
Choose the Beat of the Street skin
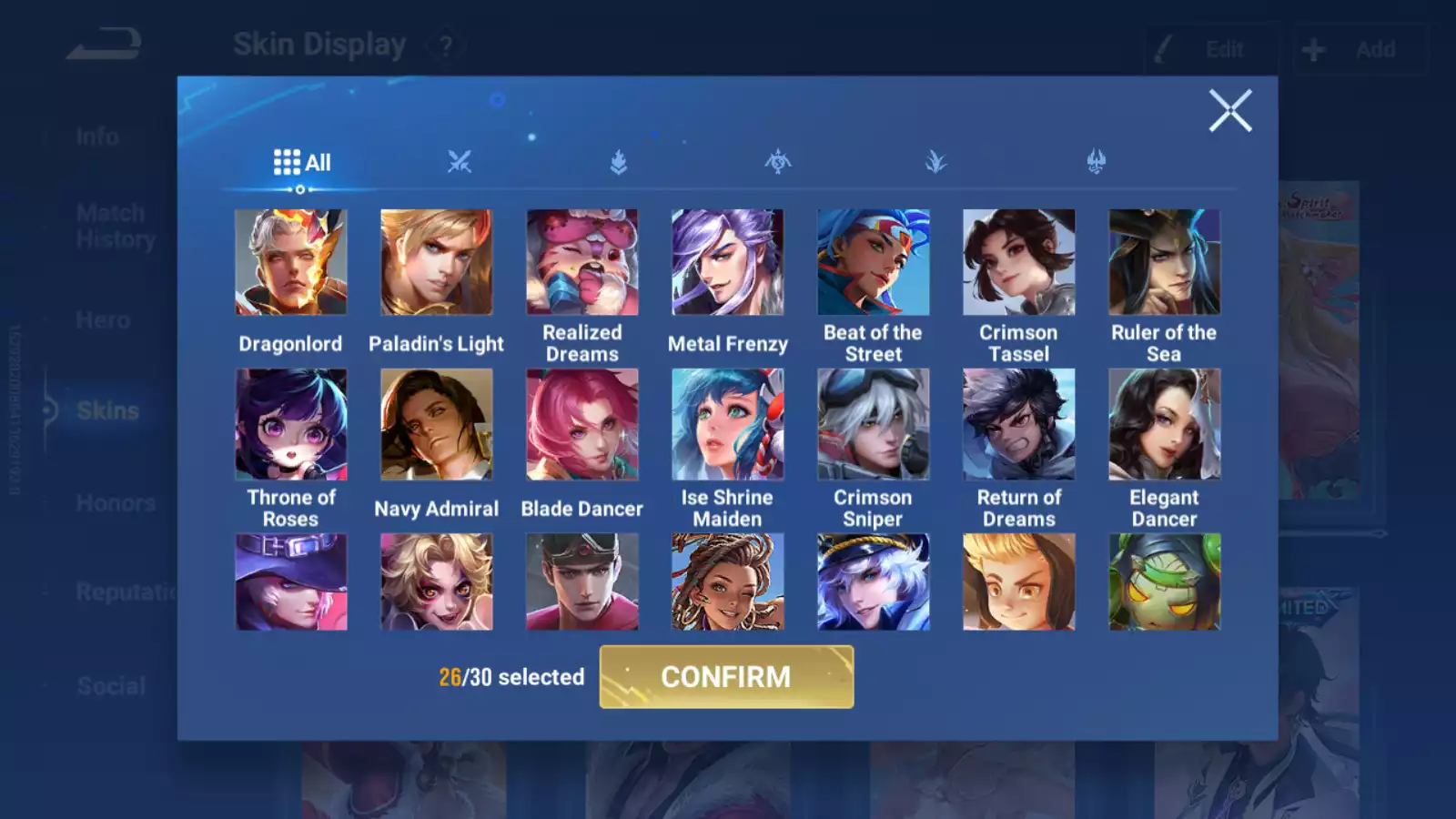tap(874, 262)
